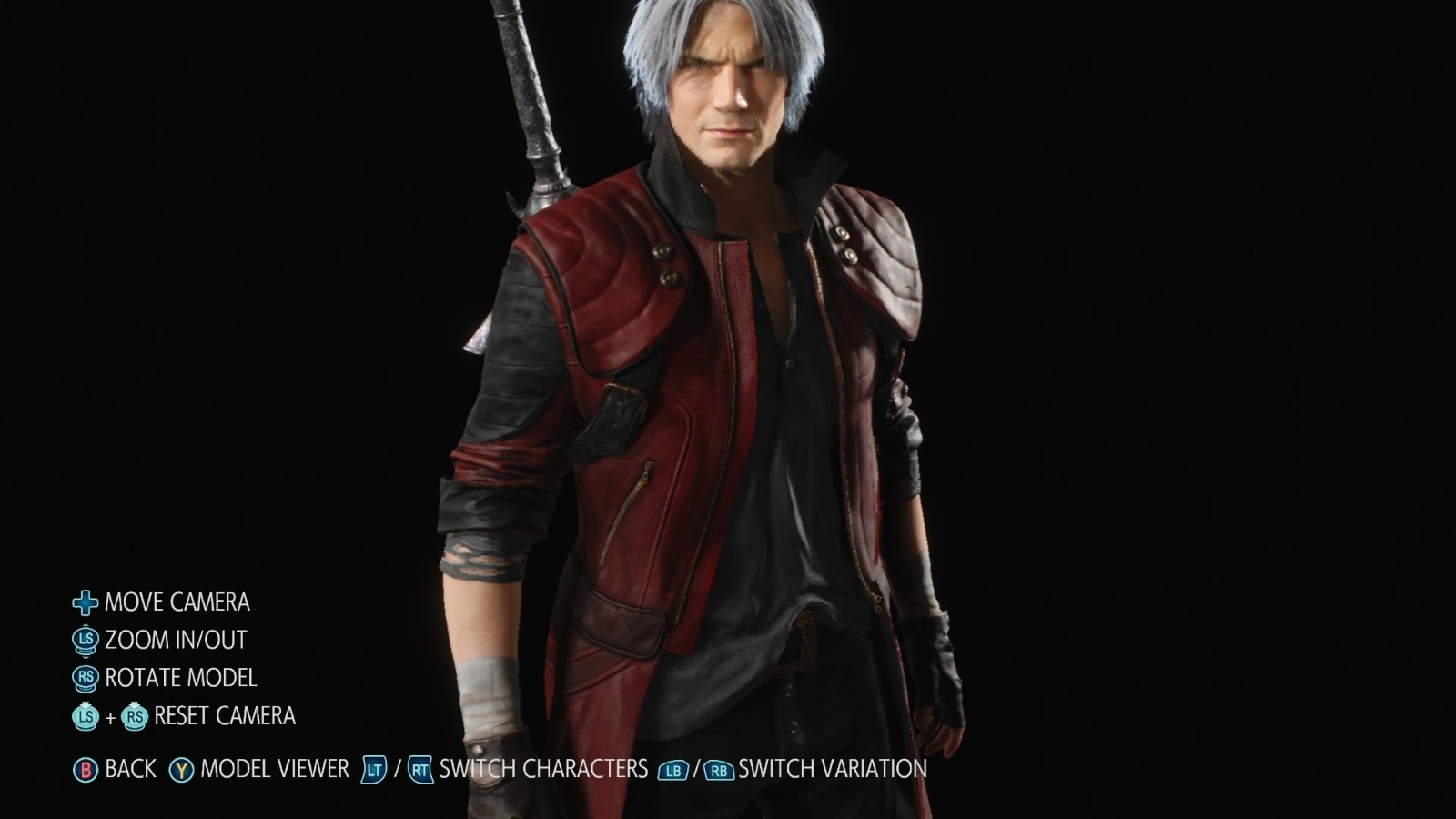Click the ROTATE MODEL label text

pos(180,678)
